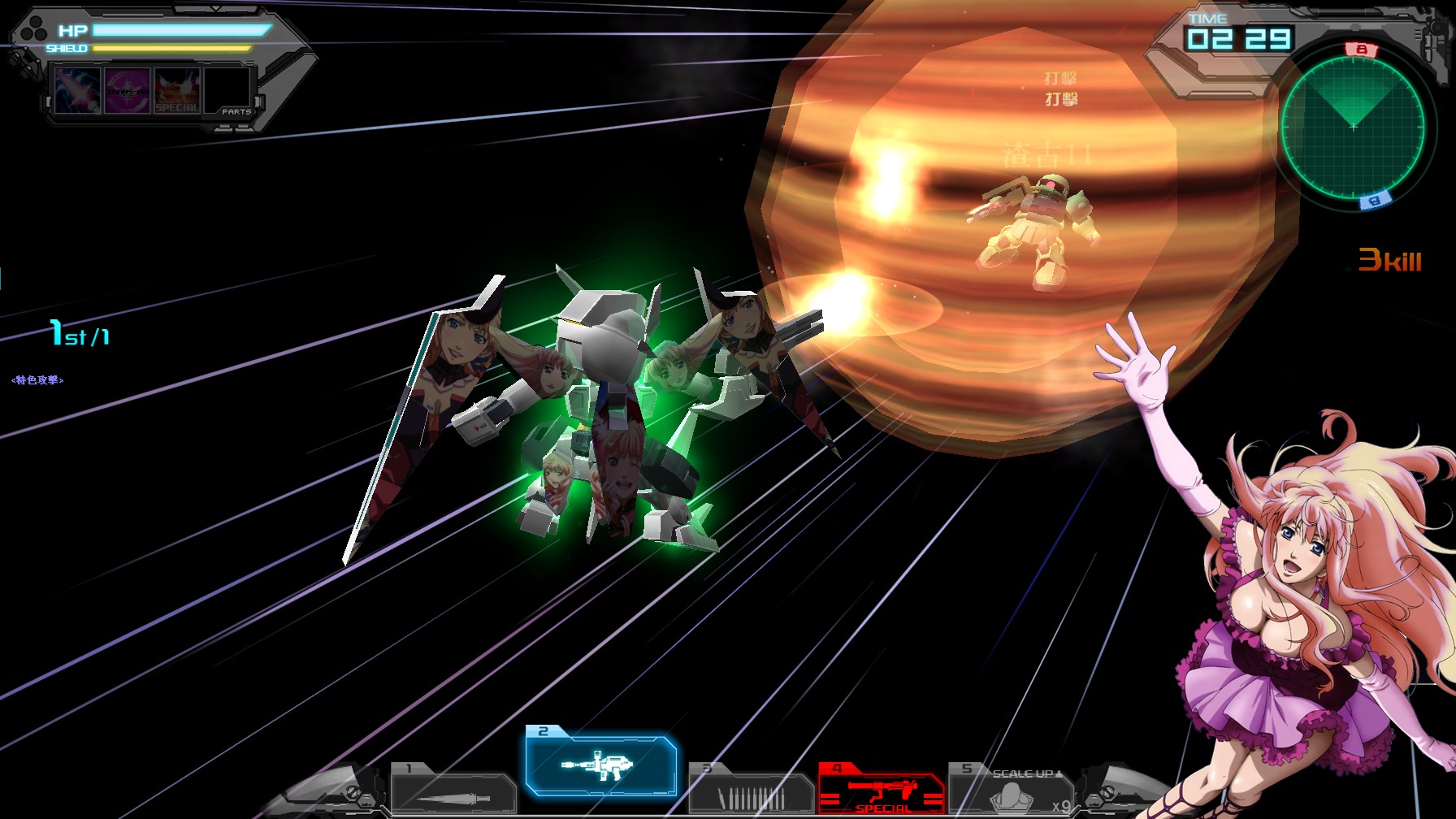Click the 特色攻擊 attack label
This screenshot has width=1456, height=819.
point(37,379)
